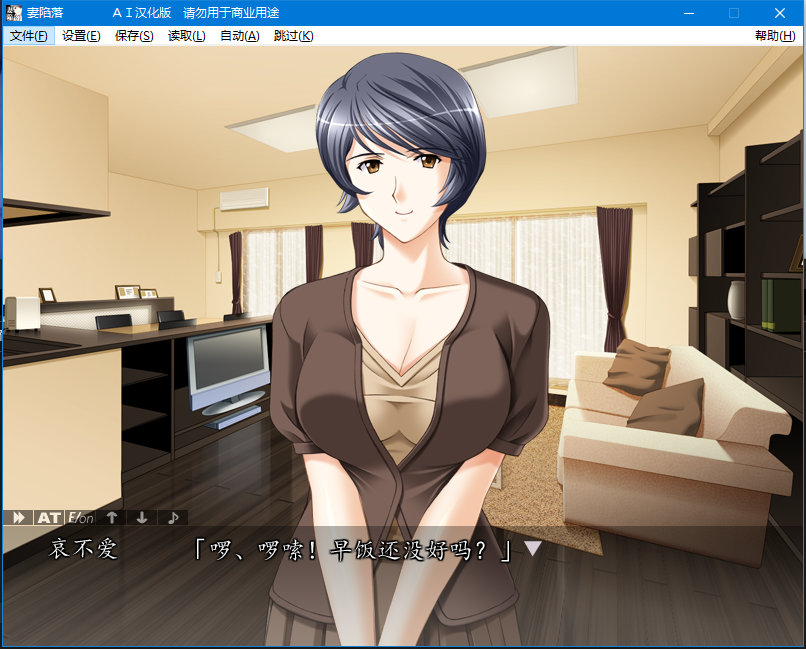Open the 跳过(K) skip menu
Image resolution: width=806 pixels, height=649 pixels.
293,36
